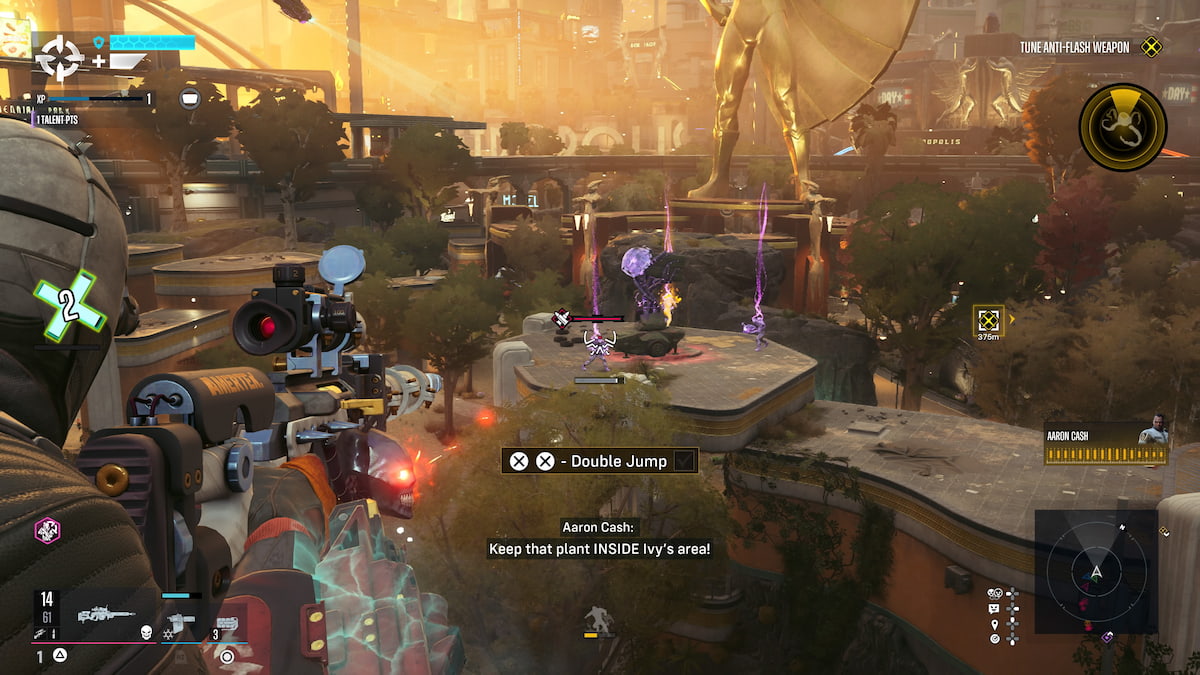Open the chat emote shortcut icon
1200x675 pixels.
click(x=995, y=608)
